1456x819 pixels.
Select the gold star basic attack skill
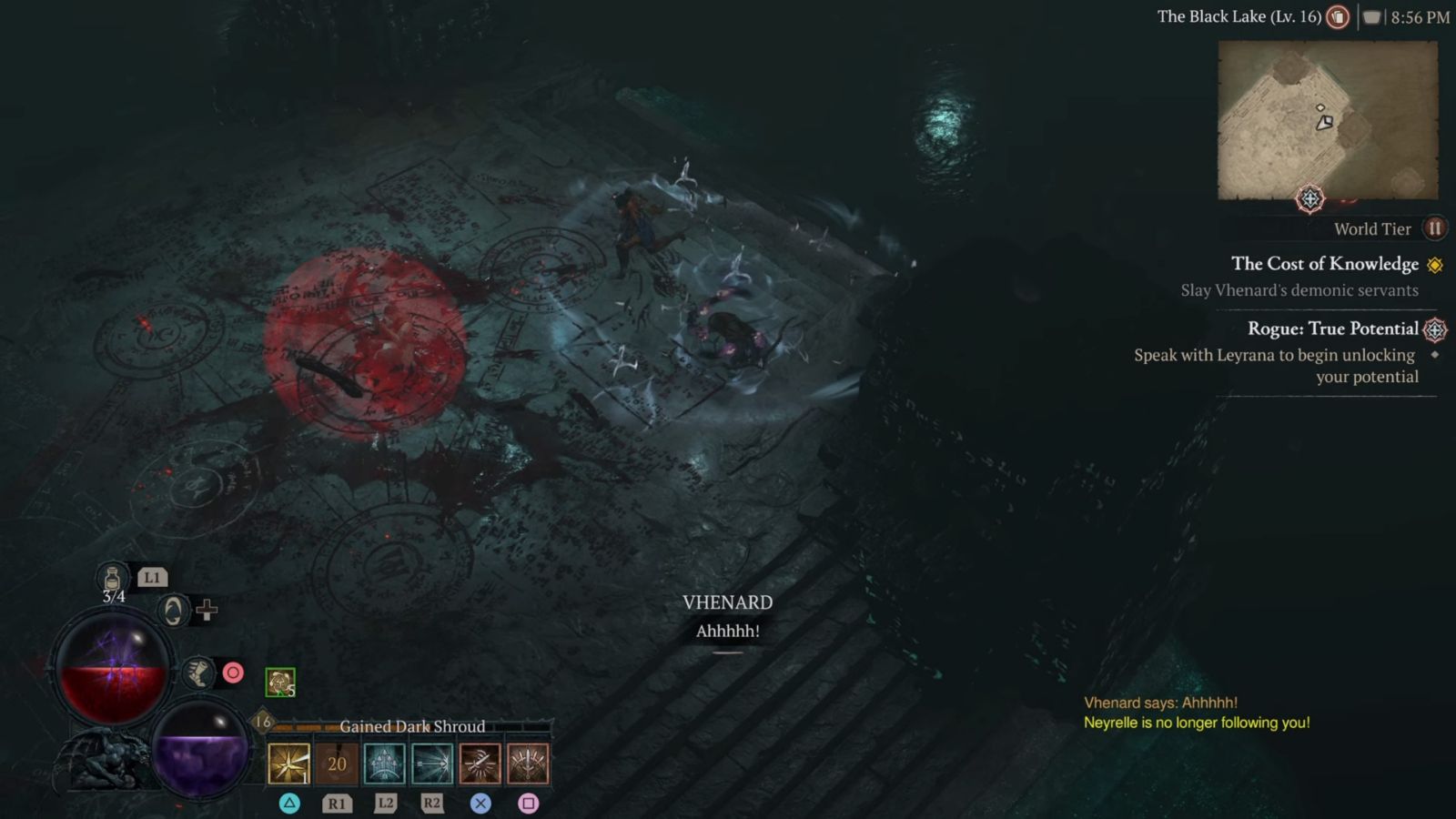pyautogui.click(x=288, y=764)
